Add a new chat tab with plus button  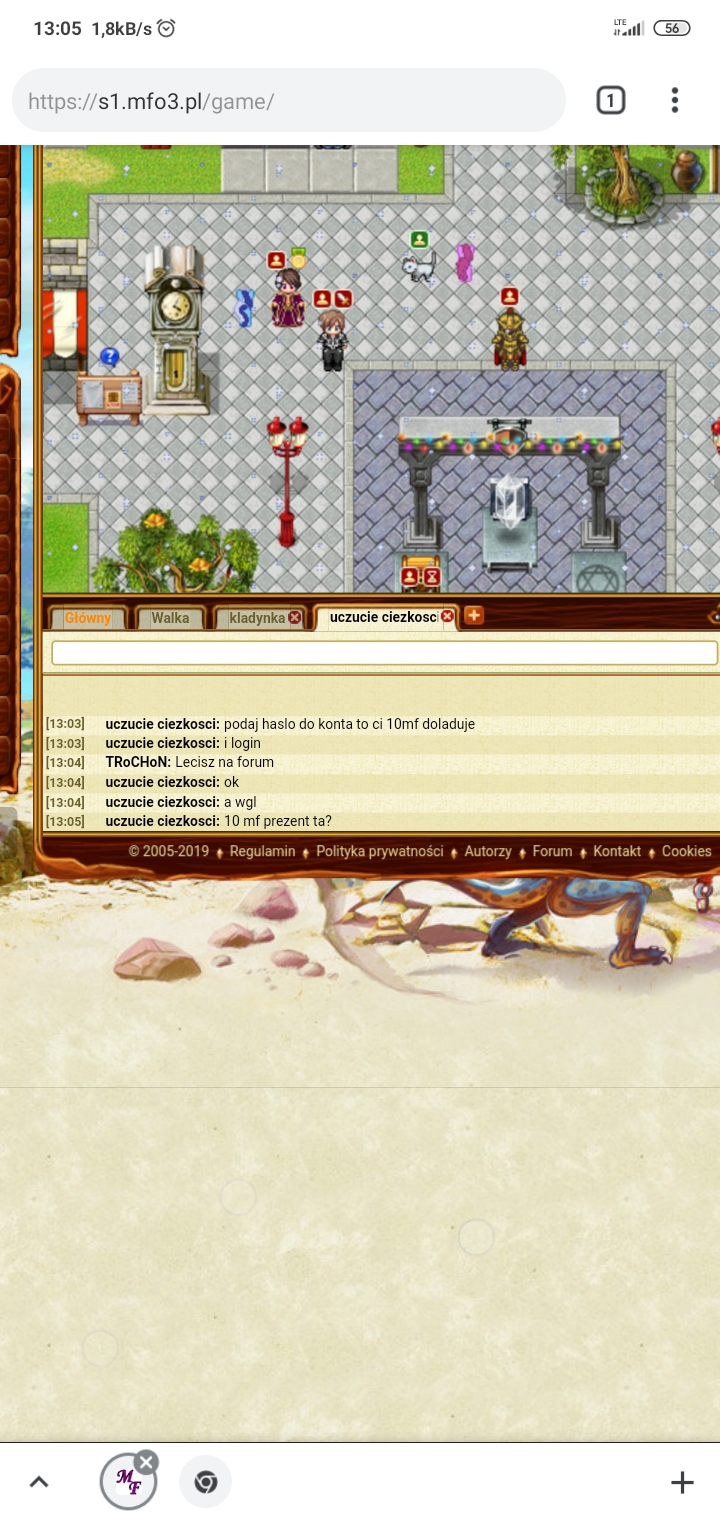pyautogui.click(x=474, y=616)
